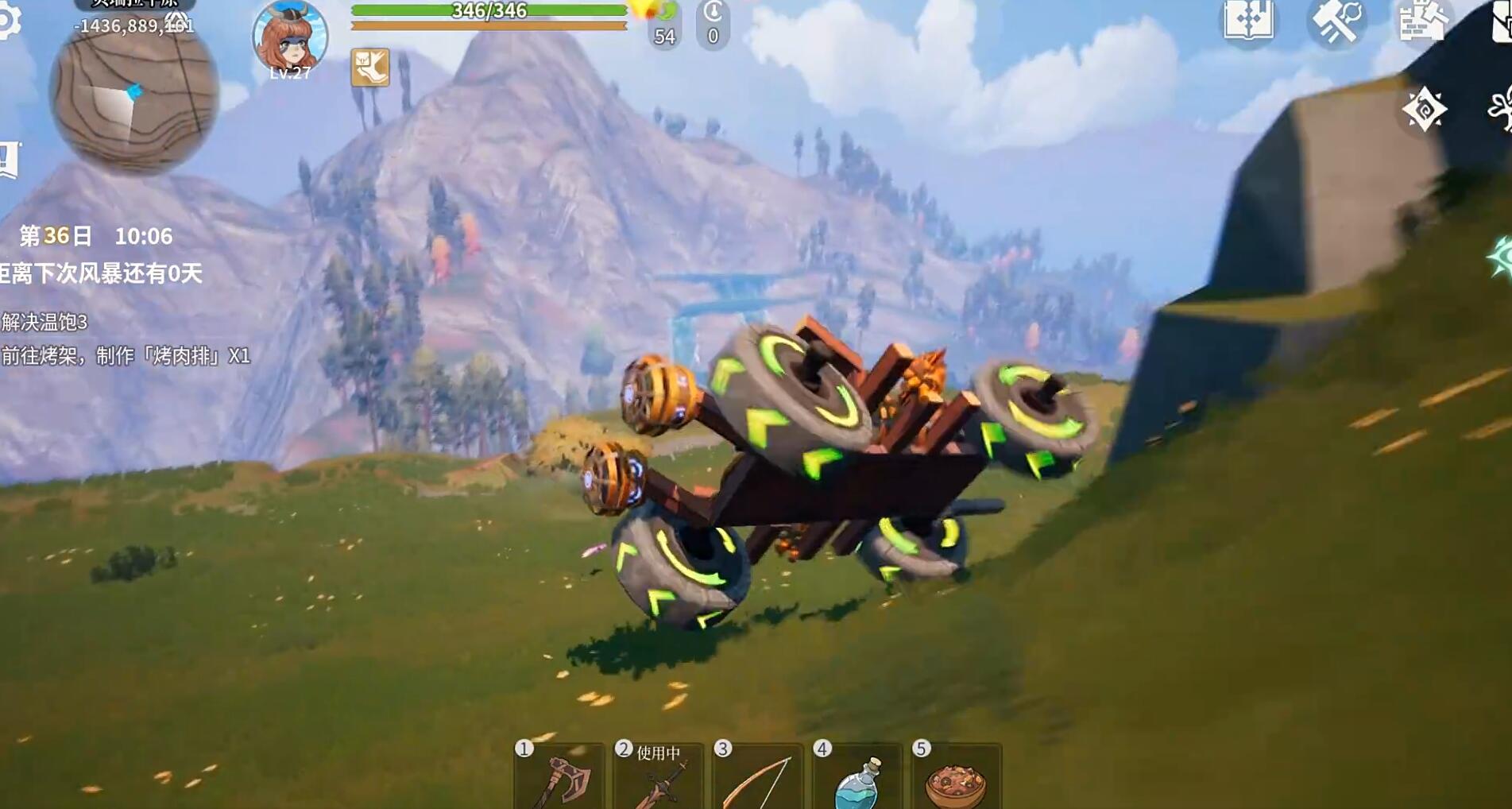The image size is (1512, 809).
Task: Open the skill book icon
Action: (x=1248, y=21)
